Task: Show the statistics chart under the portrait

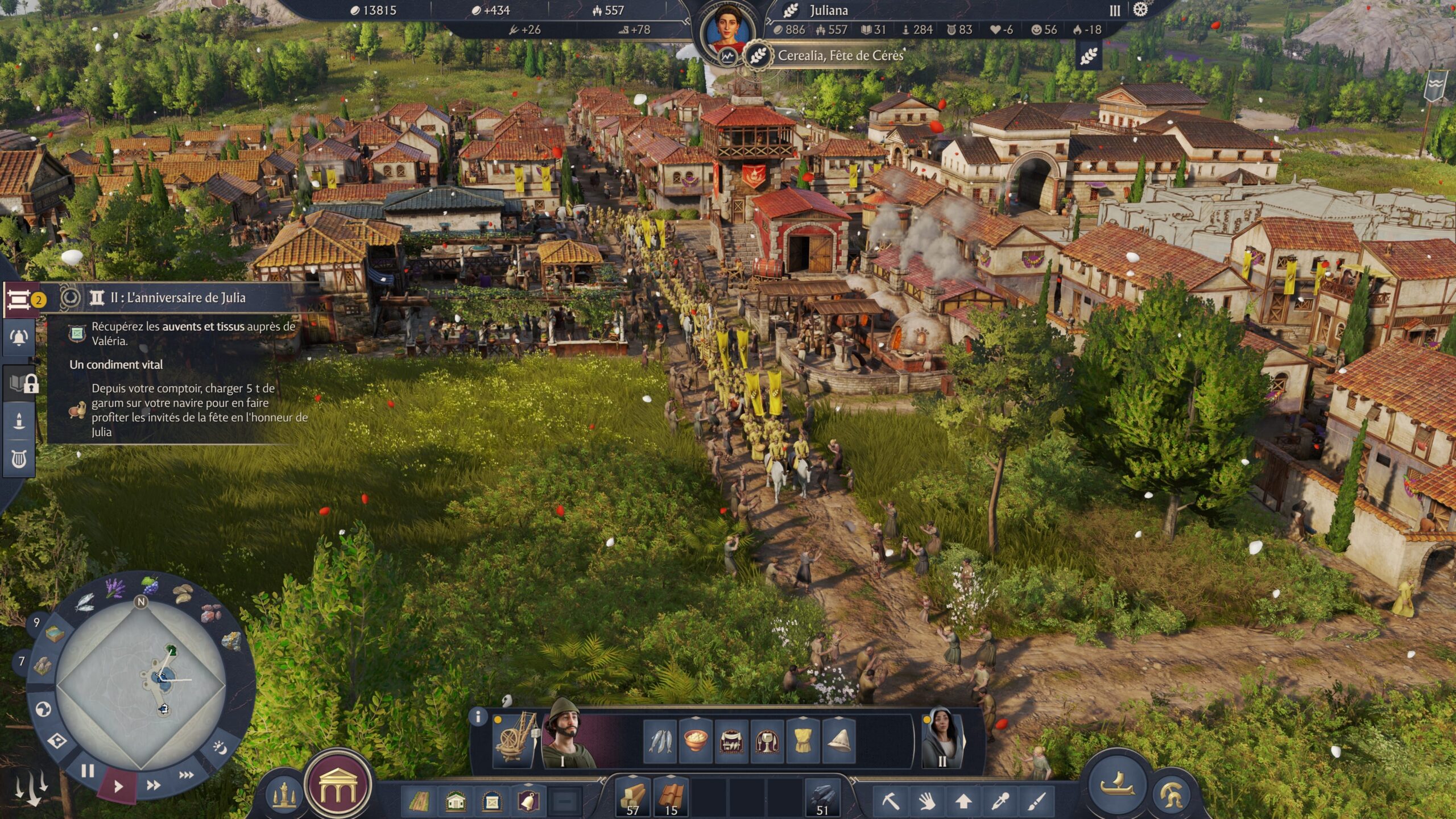Action: point(726,56)
